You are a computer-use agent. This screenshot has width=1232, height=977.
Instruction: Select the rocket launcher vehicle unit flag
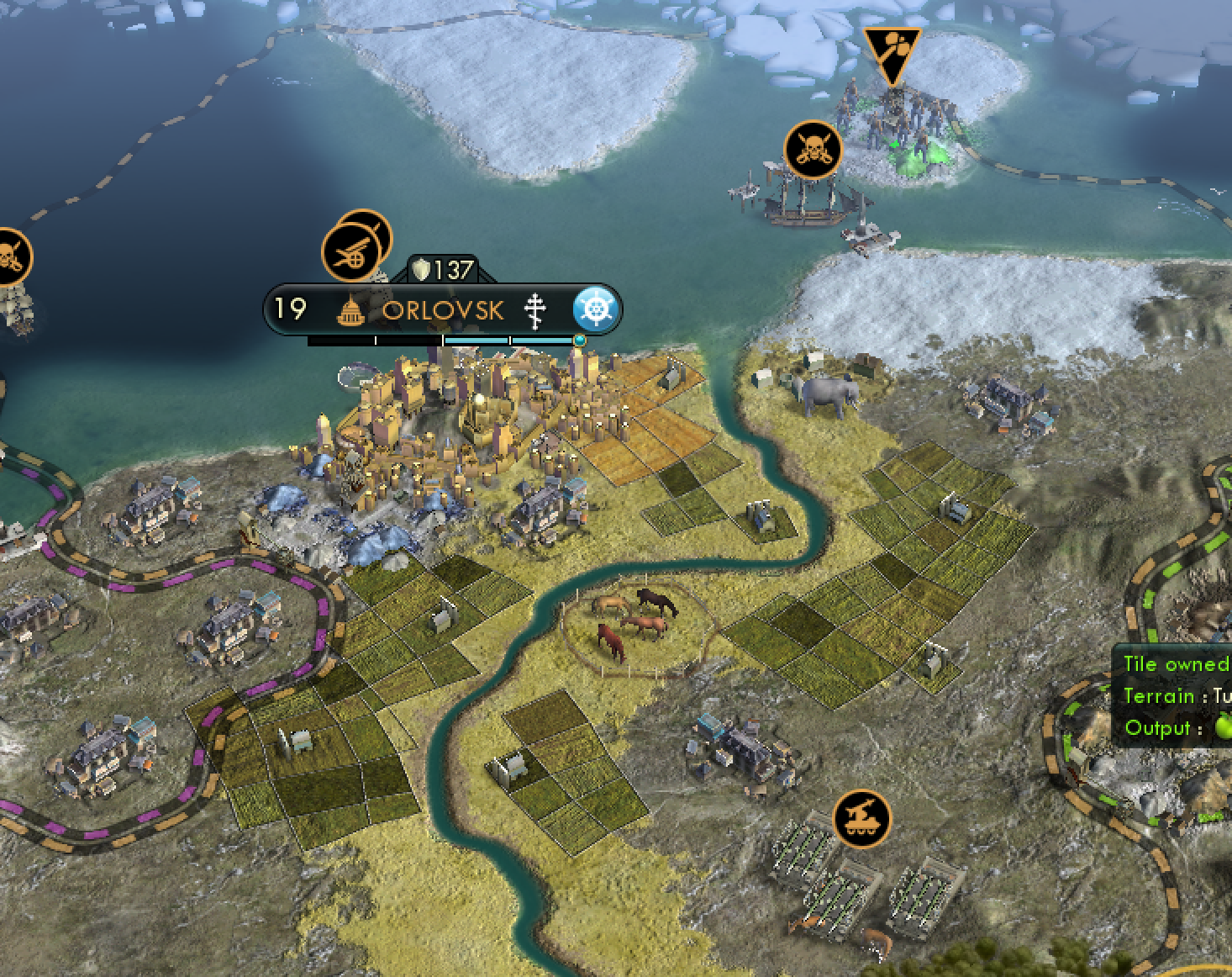pos(861,817)
